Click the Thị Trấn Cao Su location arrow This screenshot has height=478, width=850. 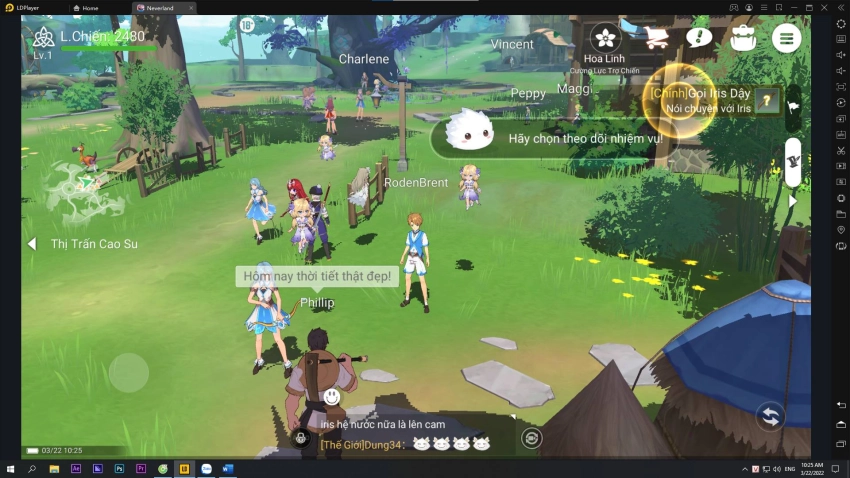click(x=32, y=244)
